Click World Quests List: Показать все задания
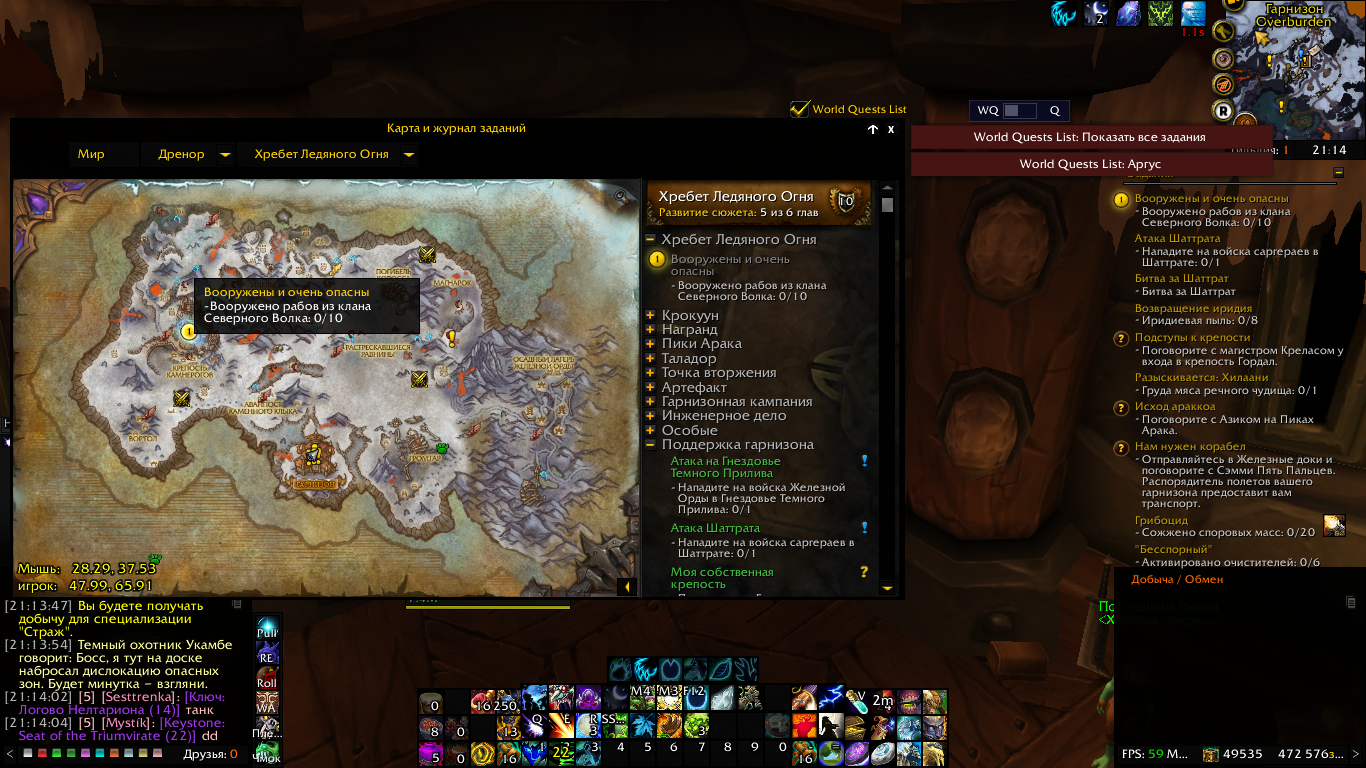 pyautogui.click(x=1090, y=137)
